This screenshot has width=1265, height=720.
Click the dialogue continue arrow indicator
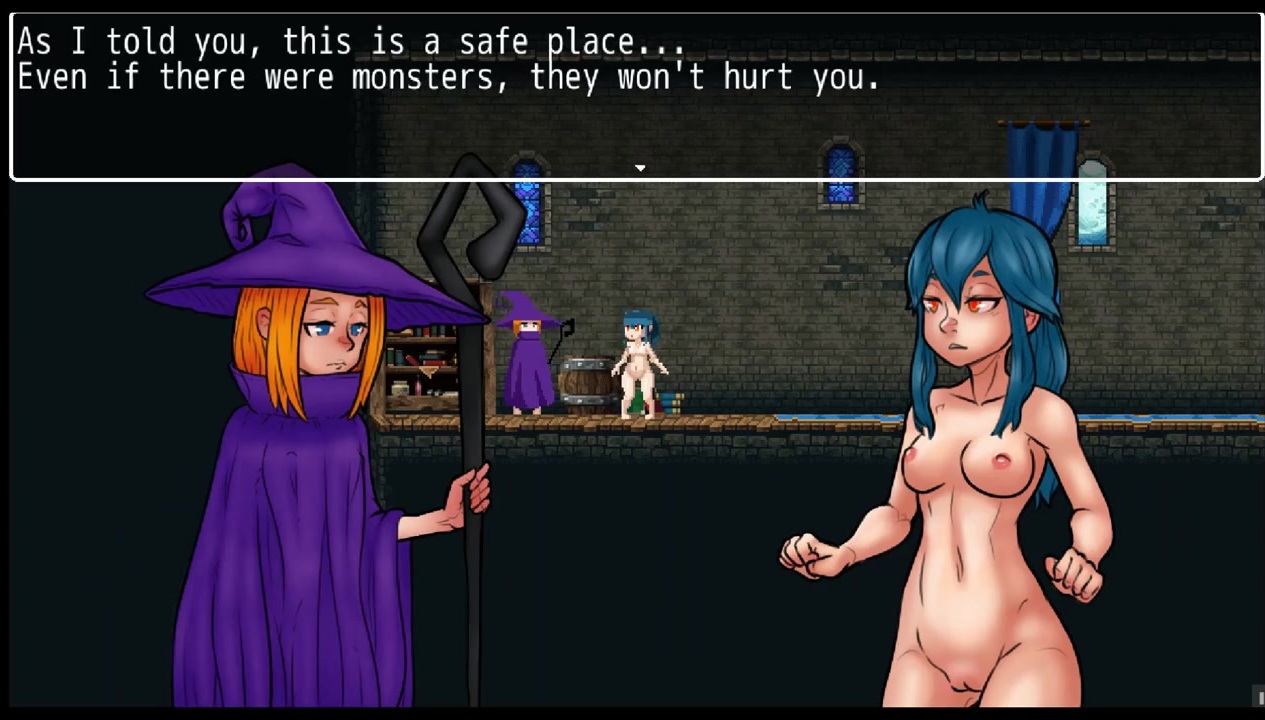pos(640,168)
